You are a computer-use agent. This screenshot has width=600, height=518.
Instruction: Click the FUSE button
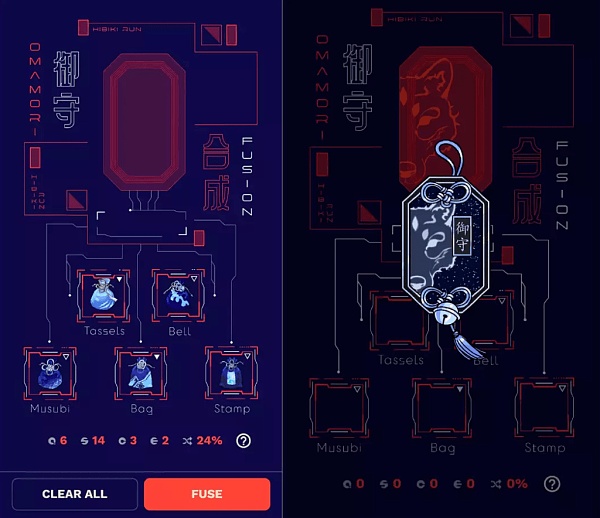pyautogui.click(x=207, y=494)
